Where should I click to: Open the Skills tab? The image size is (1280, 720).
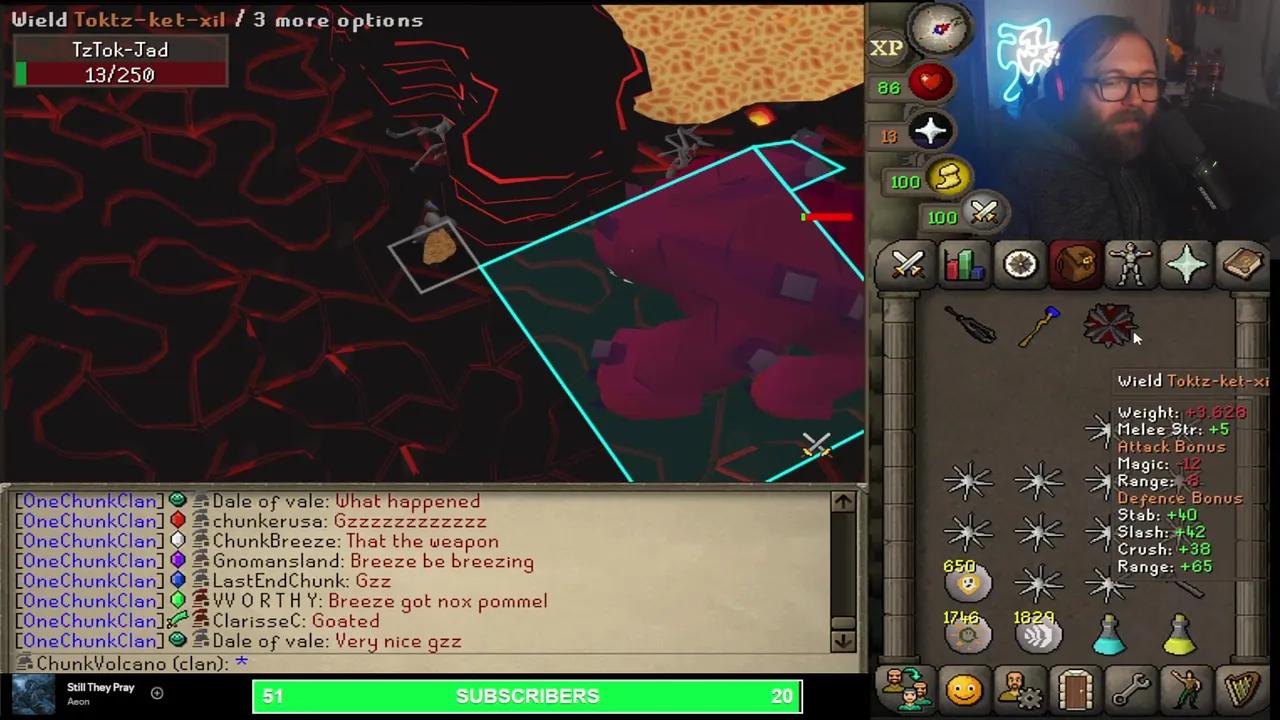click(963, 264)
